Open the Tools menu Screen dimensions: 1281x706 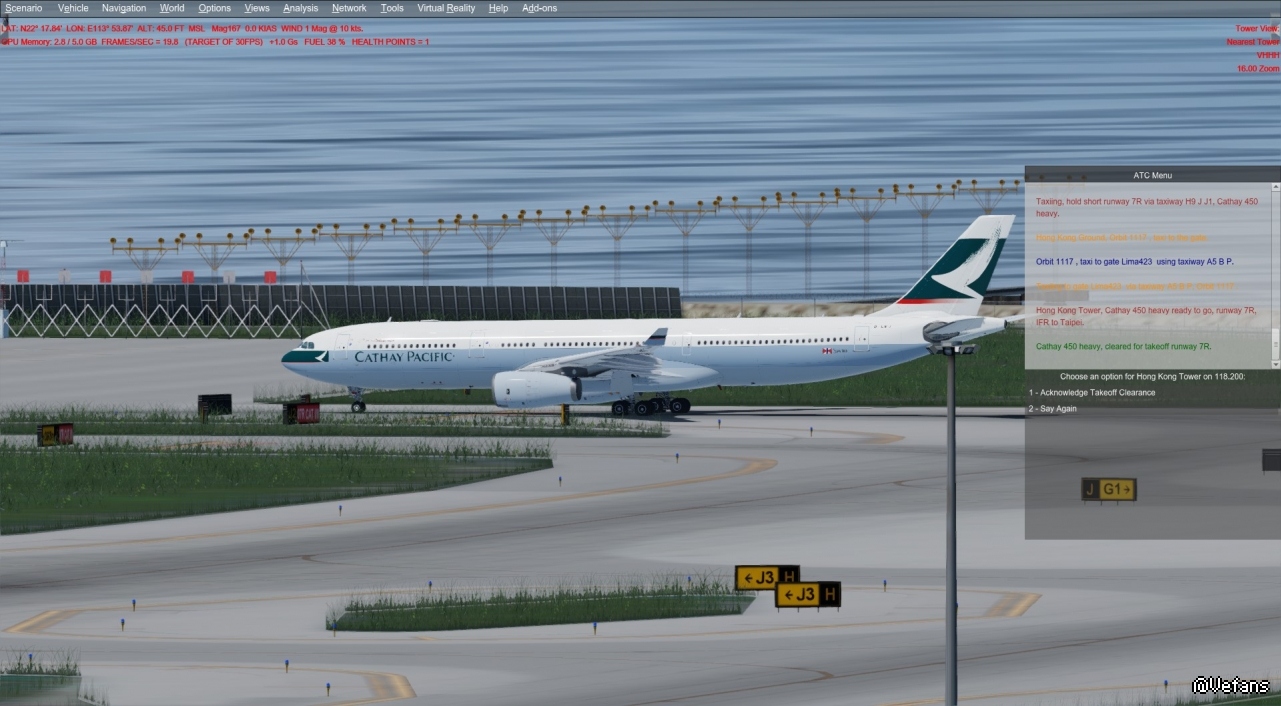392,8
